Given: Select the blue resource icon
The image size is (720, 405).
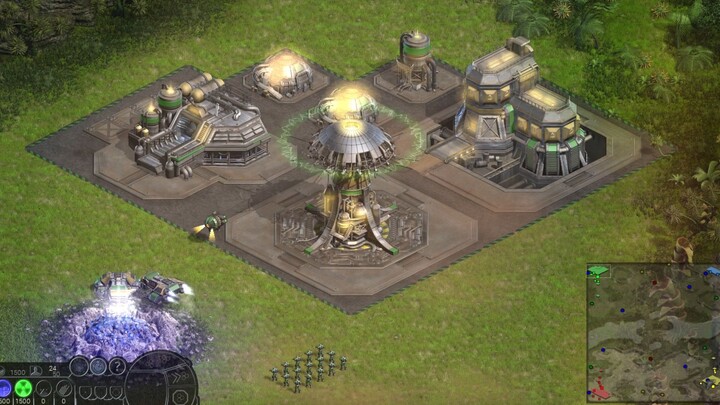Looking at the screenshot, I should coord(5,387).
